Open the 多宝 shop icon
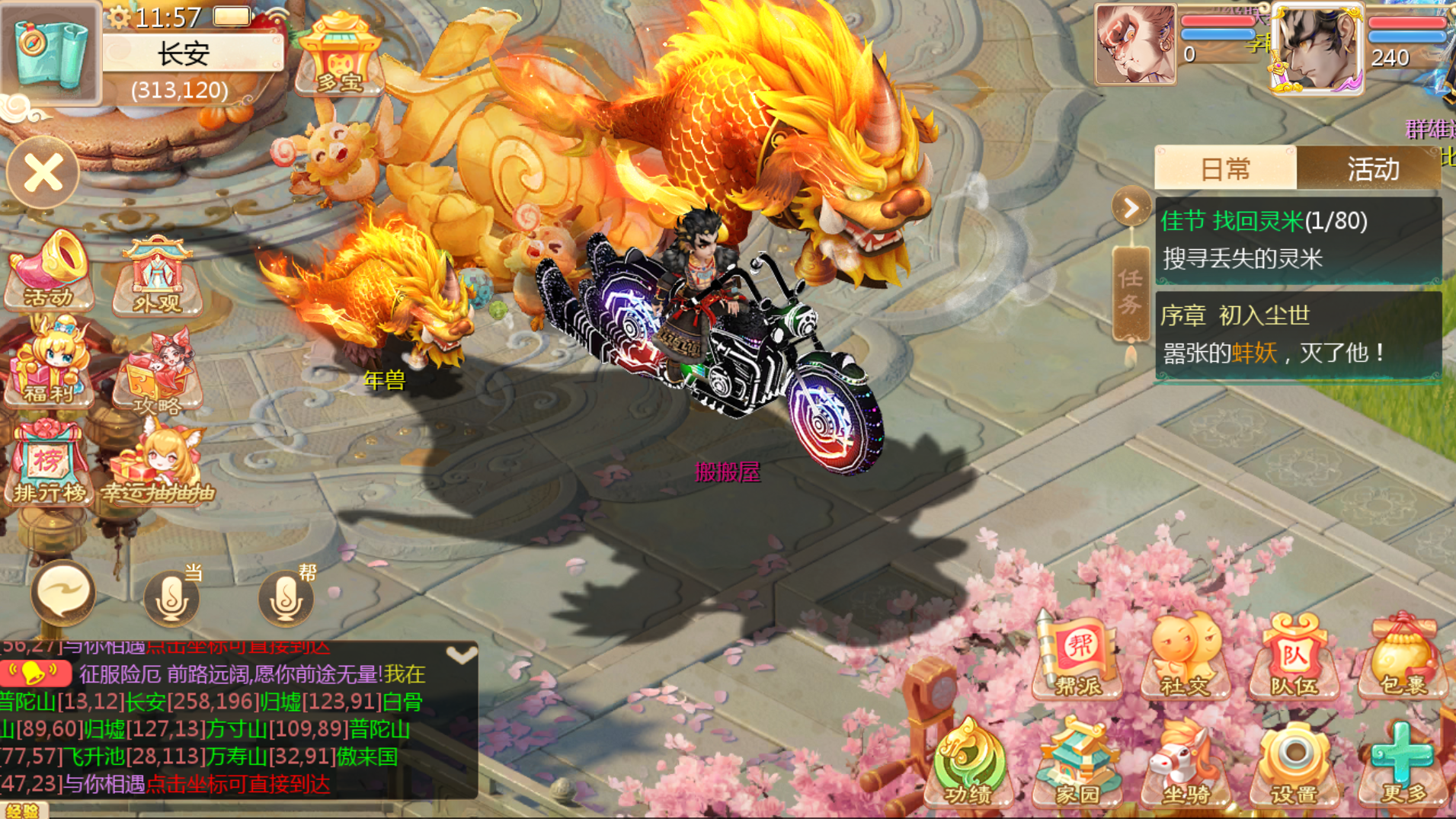 coord(340,55)
